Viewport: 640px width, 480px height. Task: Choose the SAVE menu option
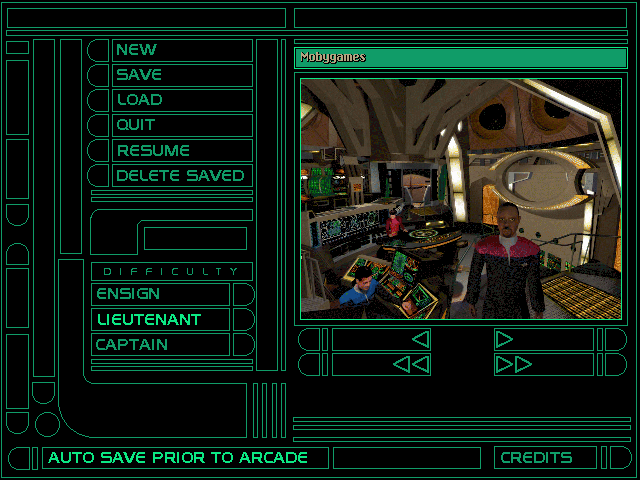[181, 75]
